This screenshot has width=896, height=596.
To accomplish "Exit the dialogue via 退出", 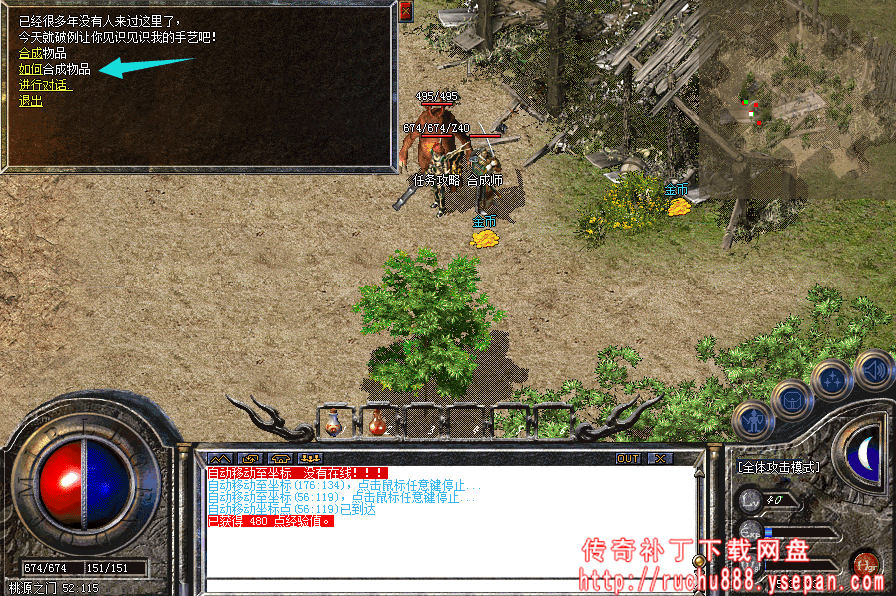I will (30, 101).
